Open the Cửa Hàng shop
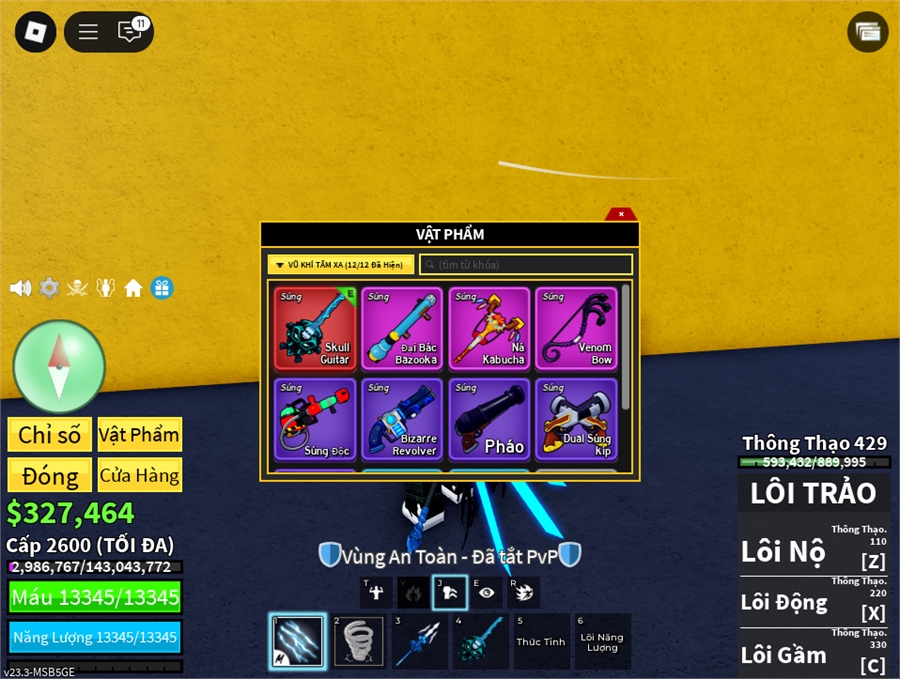The image size is (900, 679). [x=140, y=475]
